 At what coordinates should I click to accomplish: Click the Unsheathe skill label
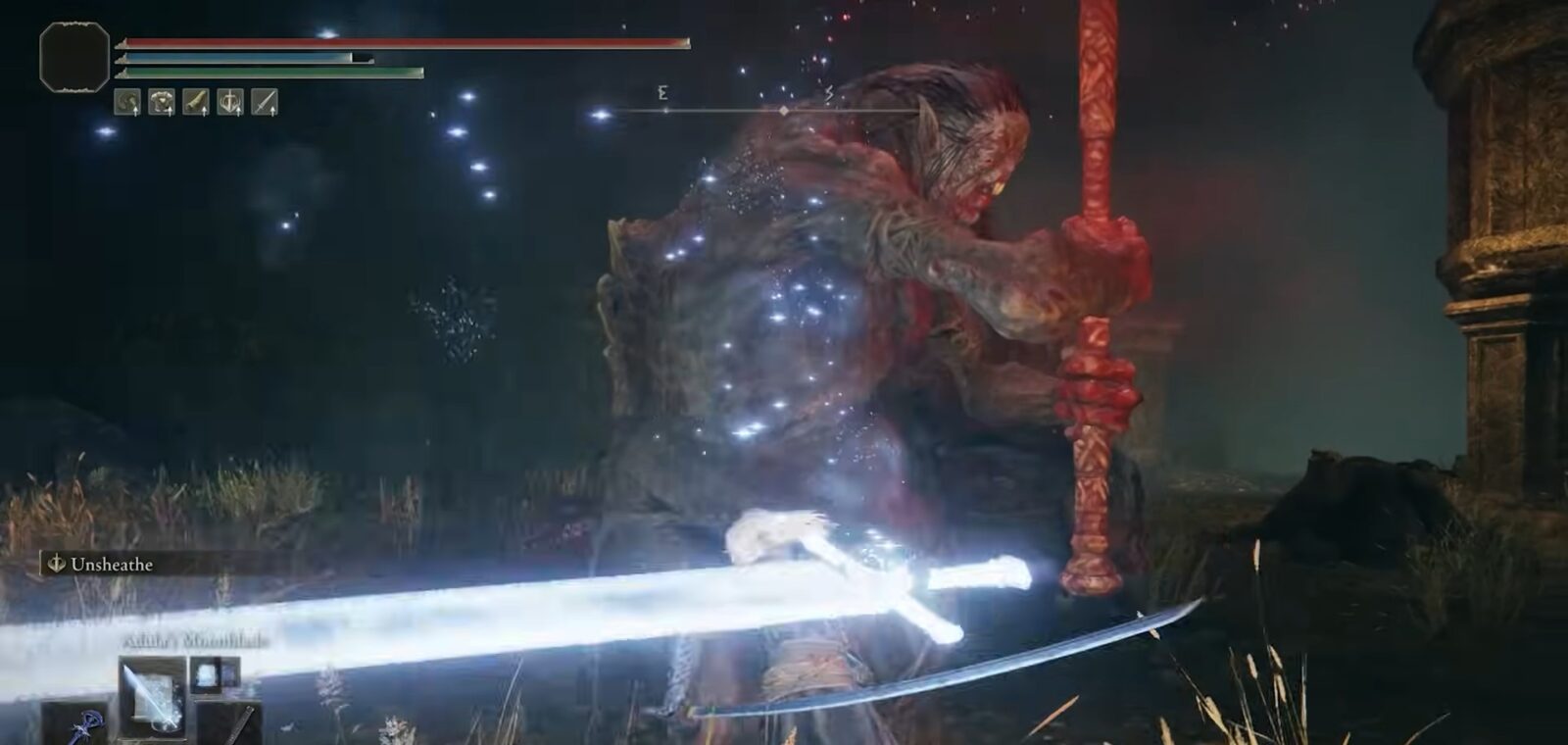pos(111,565)
